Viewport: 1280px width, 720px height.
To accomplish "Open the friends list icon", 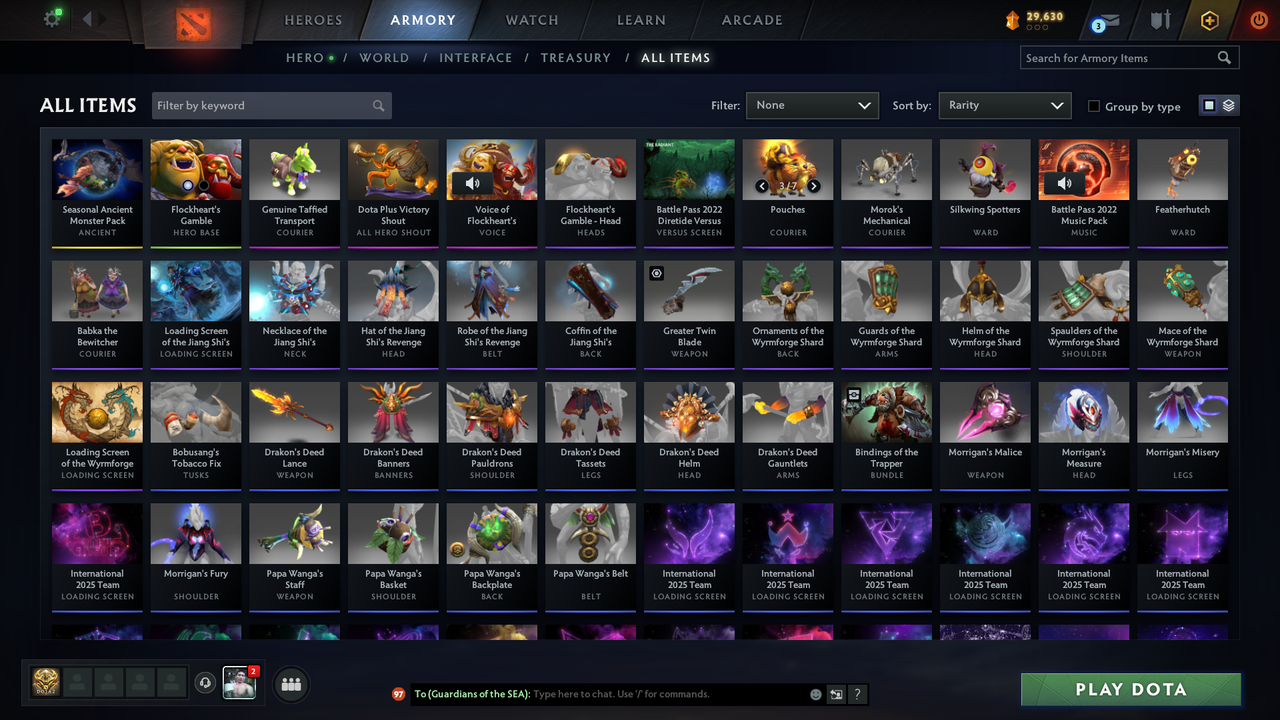I will (x=291, y=683).
